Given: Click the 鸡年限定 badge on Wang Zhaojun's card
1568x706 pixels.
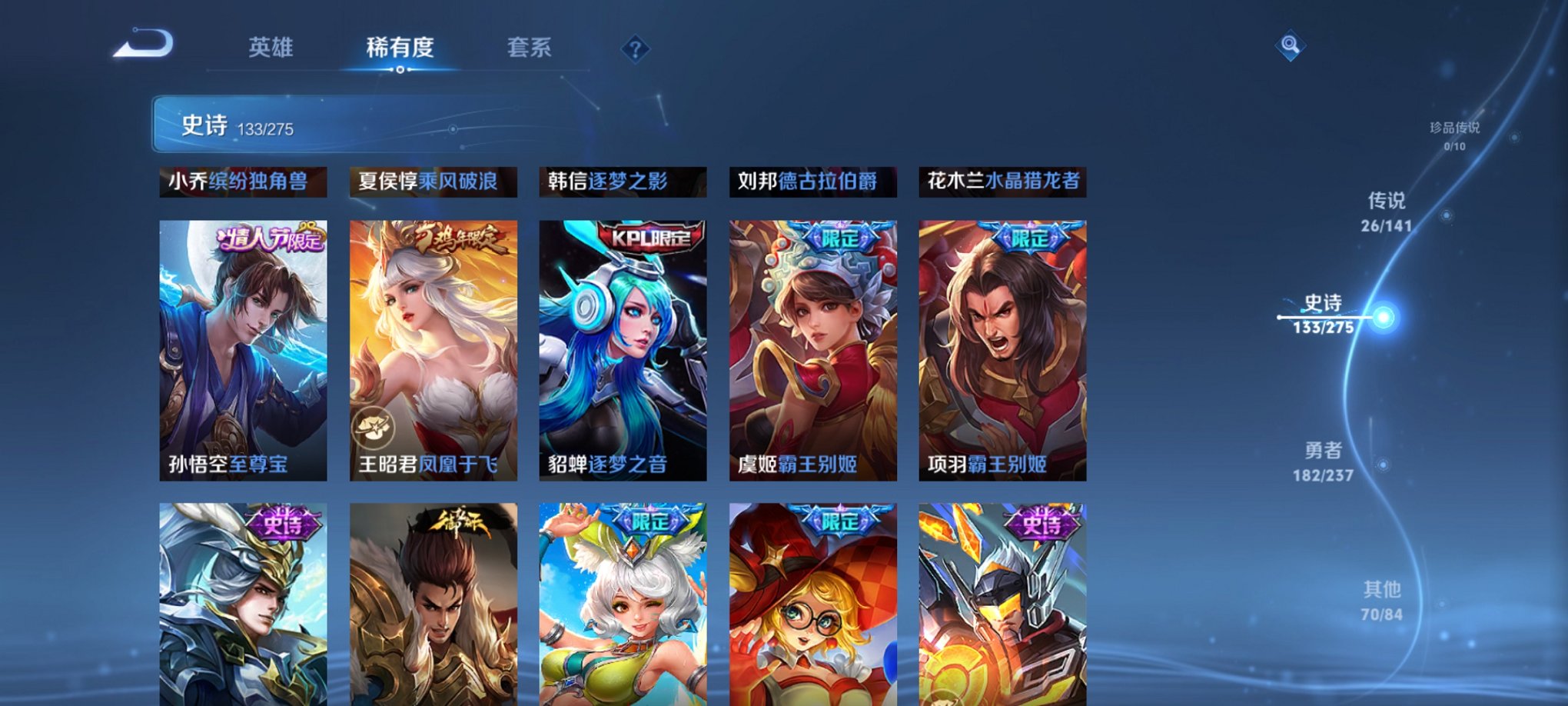Looking at the screenshot, I should pos(456,238).
